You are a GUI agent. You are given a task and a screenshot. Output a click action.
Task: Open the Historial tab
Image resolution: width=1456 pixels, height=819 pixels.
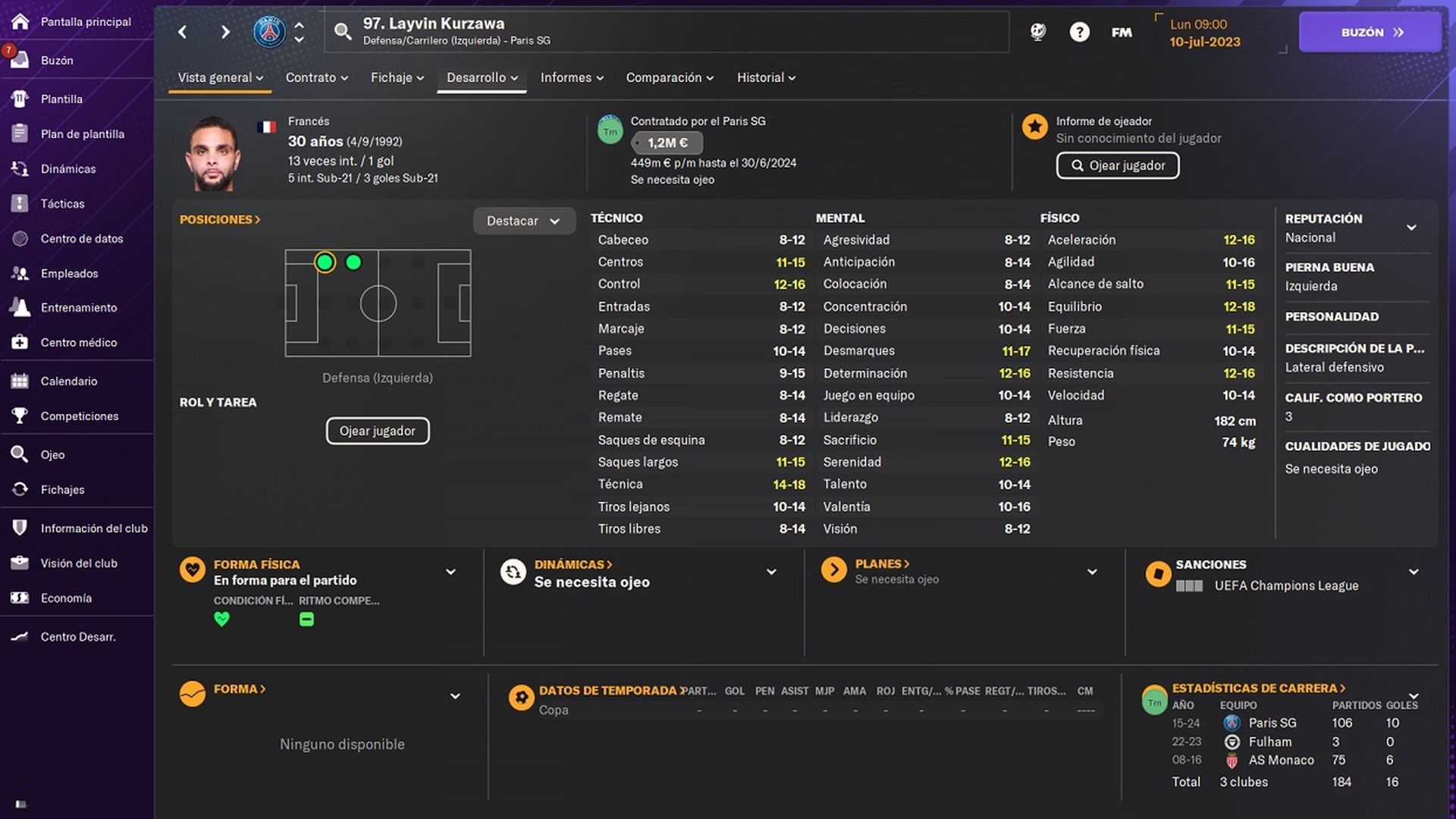coord(761,77)
